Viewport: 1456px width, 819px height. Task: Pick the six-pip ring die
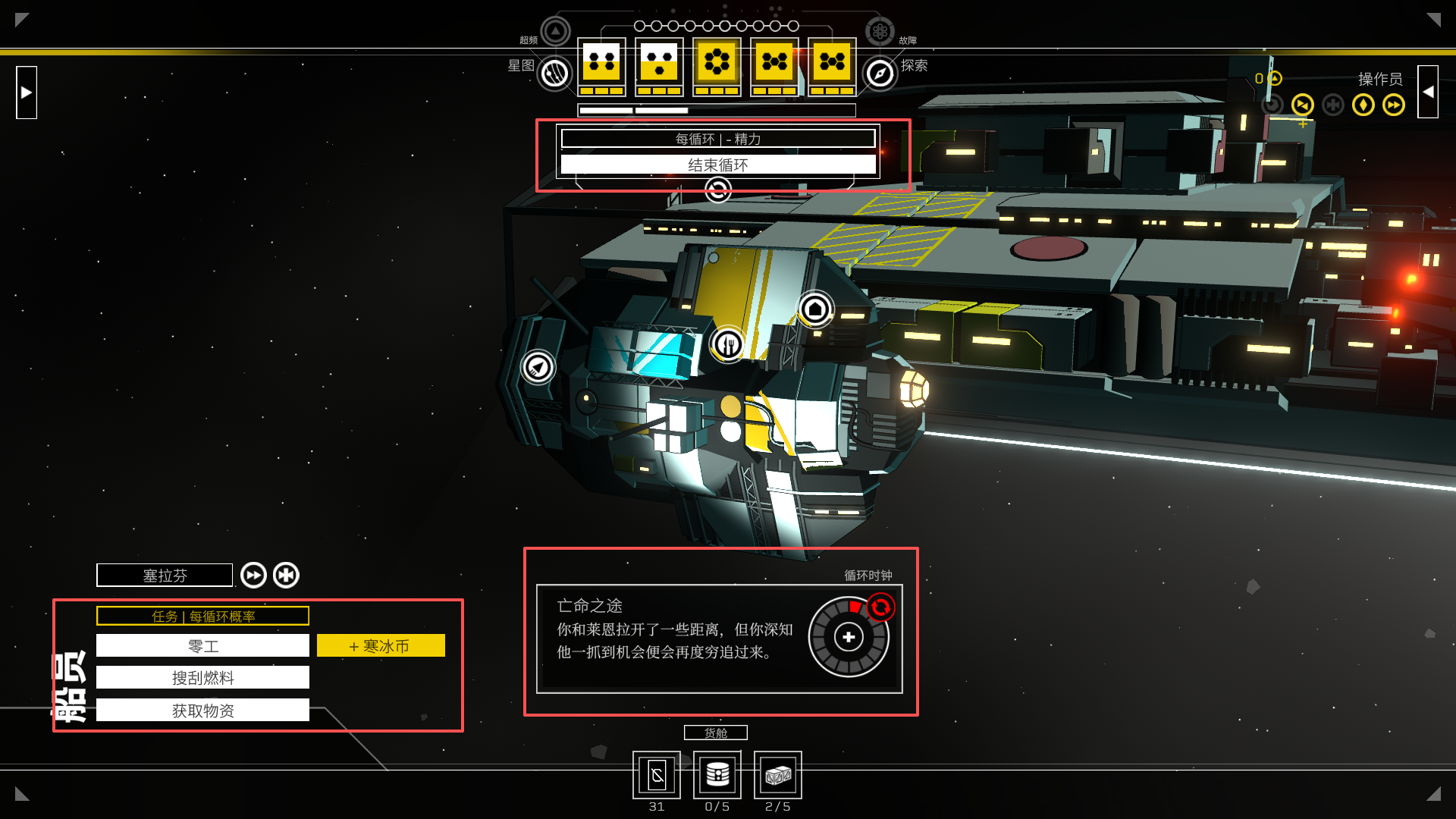[717, 63]
